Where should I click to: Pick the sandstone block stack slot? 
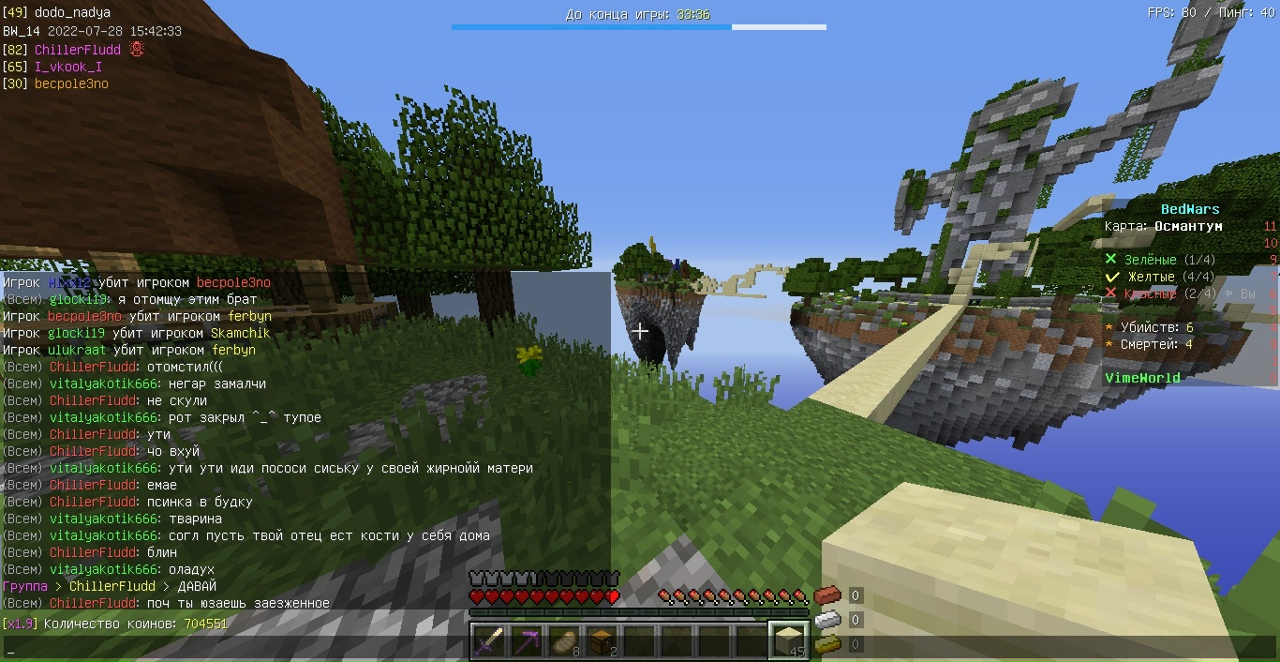pos(789,640)
